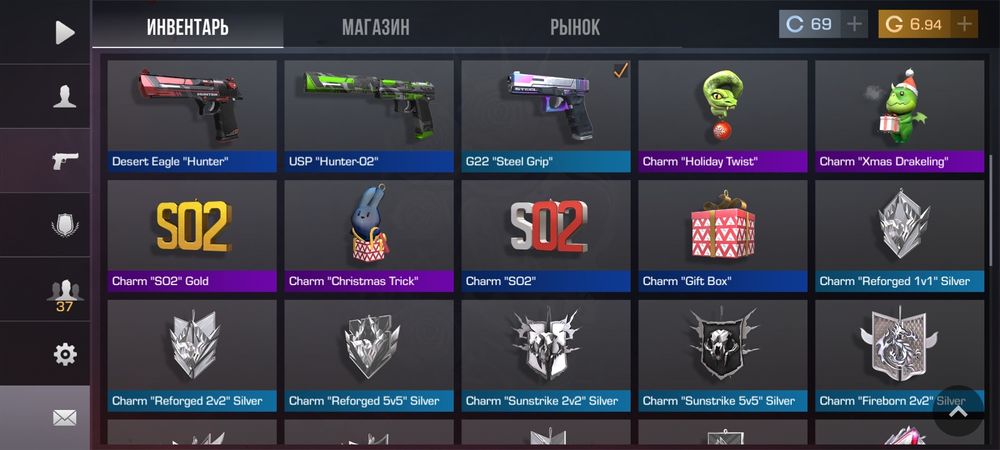Add silver coins with the plus button

[853, 24]
